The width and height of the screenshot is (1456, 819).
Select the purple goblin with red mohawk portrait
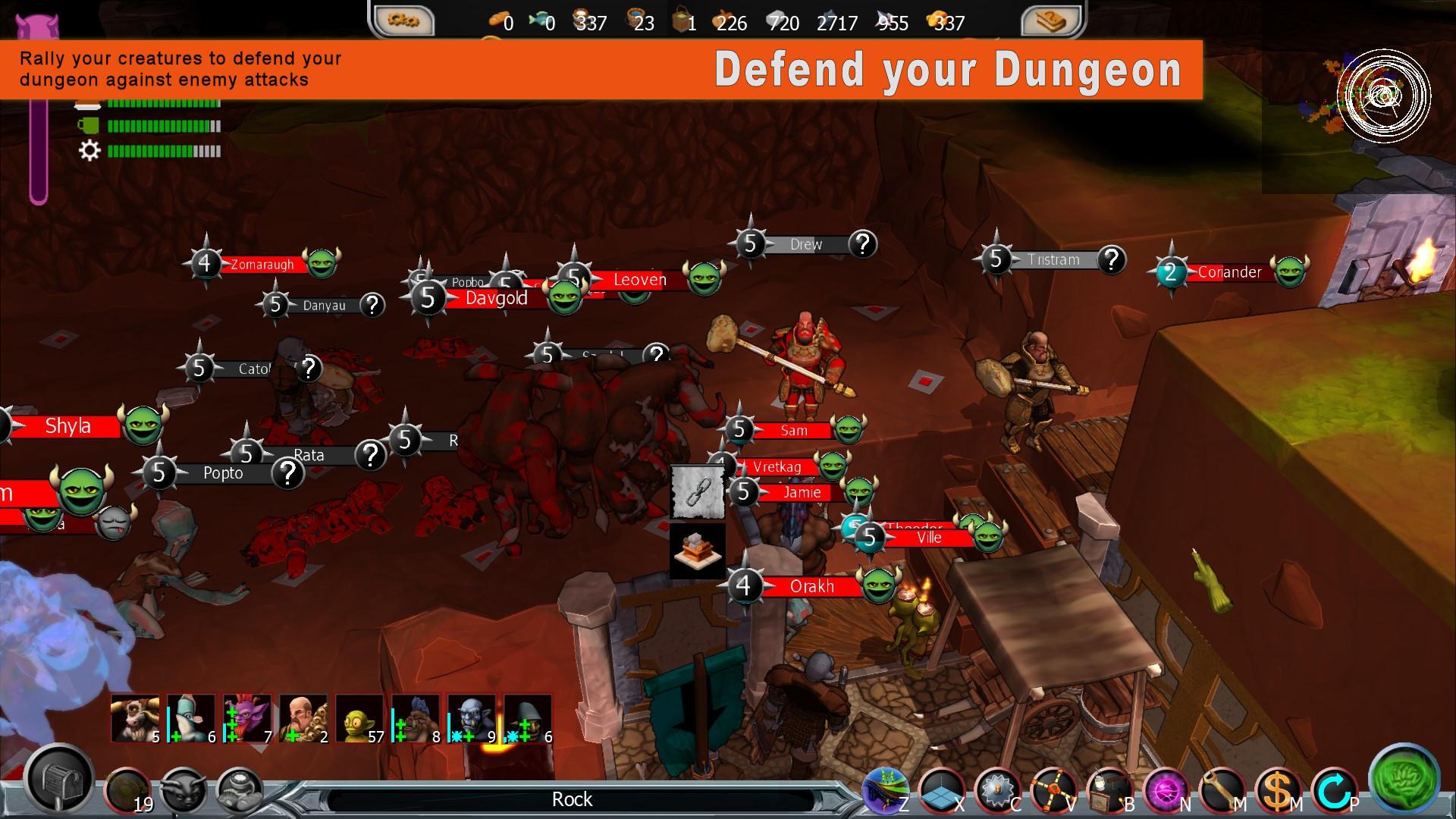247,718
